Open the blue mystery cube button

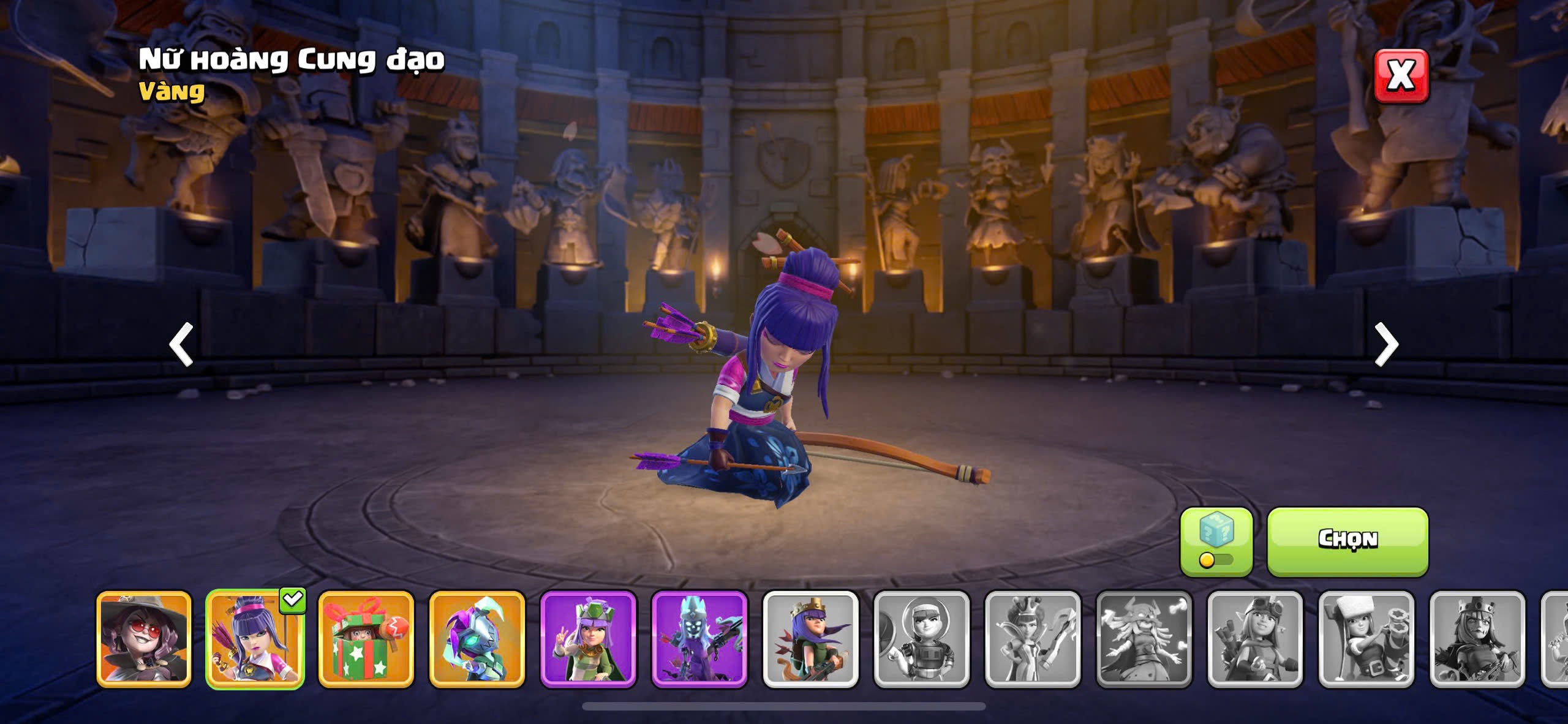point(1216,541)
